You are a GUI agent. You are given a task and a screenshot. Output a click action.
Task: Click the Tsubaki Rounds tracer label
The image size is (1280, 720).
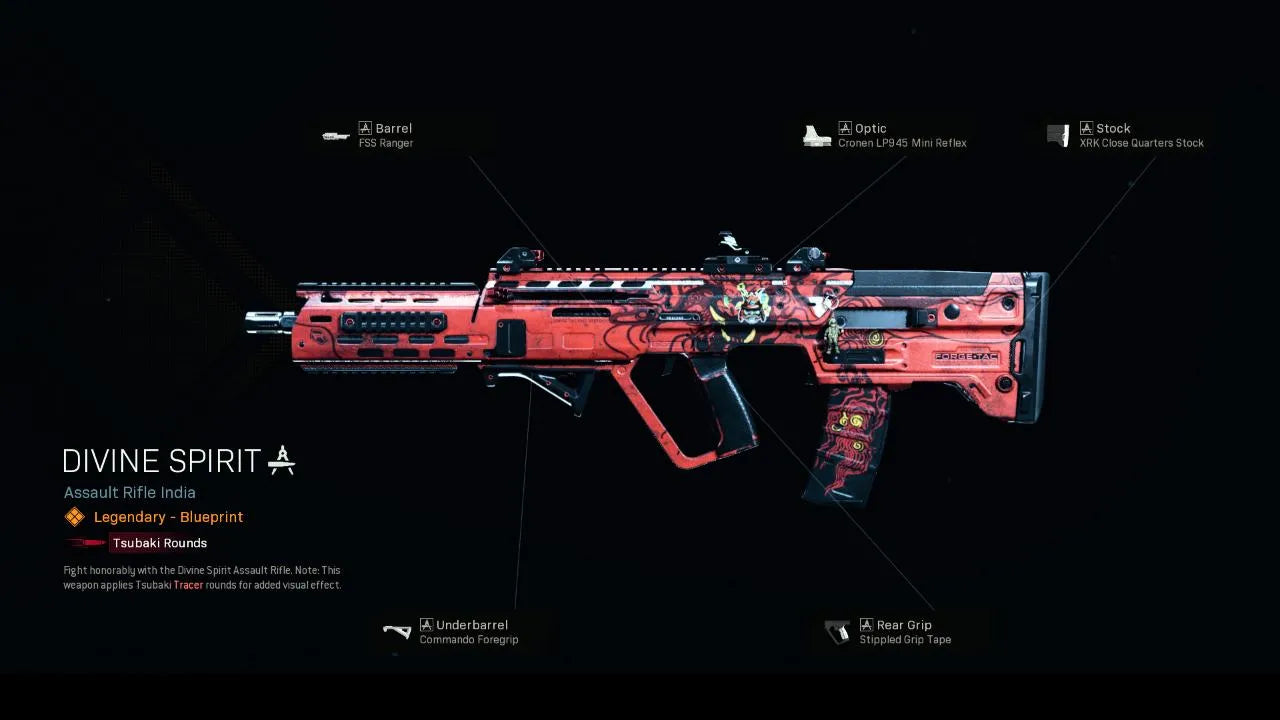click(159, 543)
